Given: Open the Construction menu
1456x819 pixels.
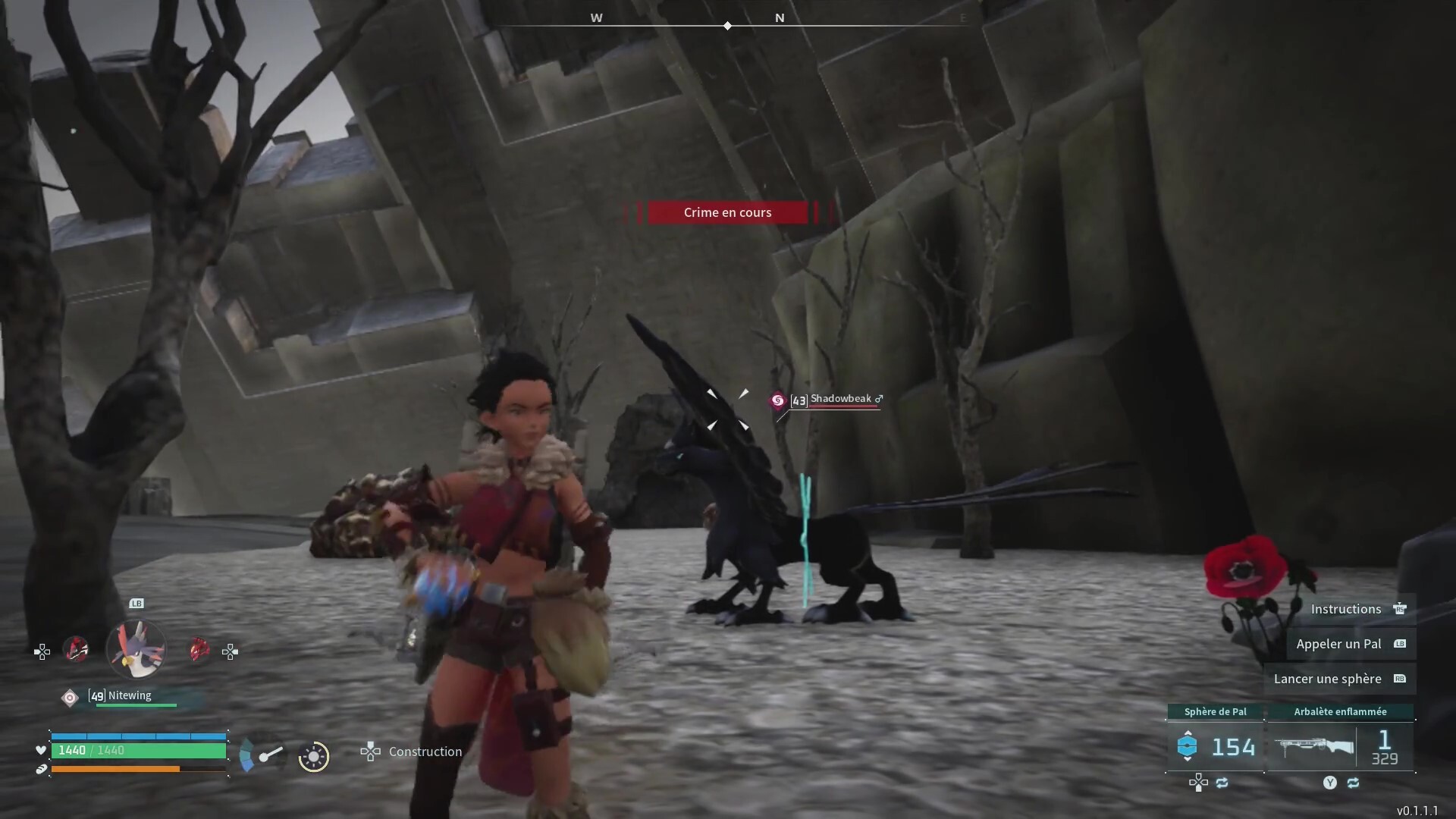Looking at the screenshot, I should click(425, 752).
